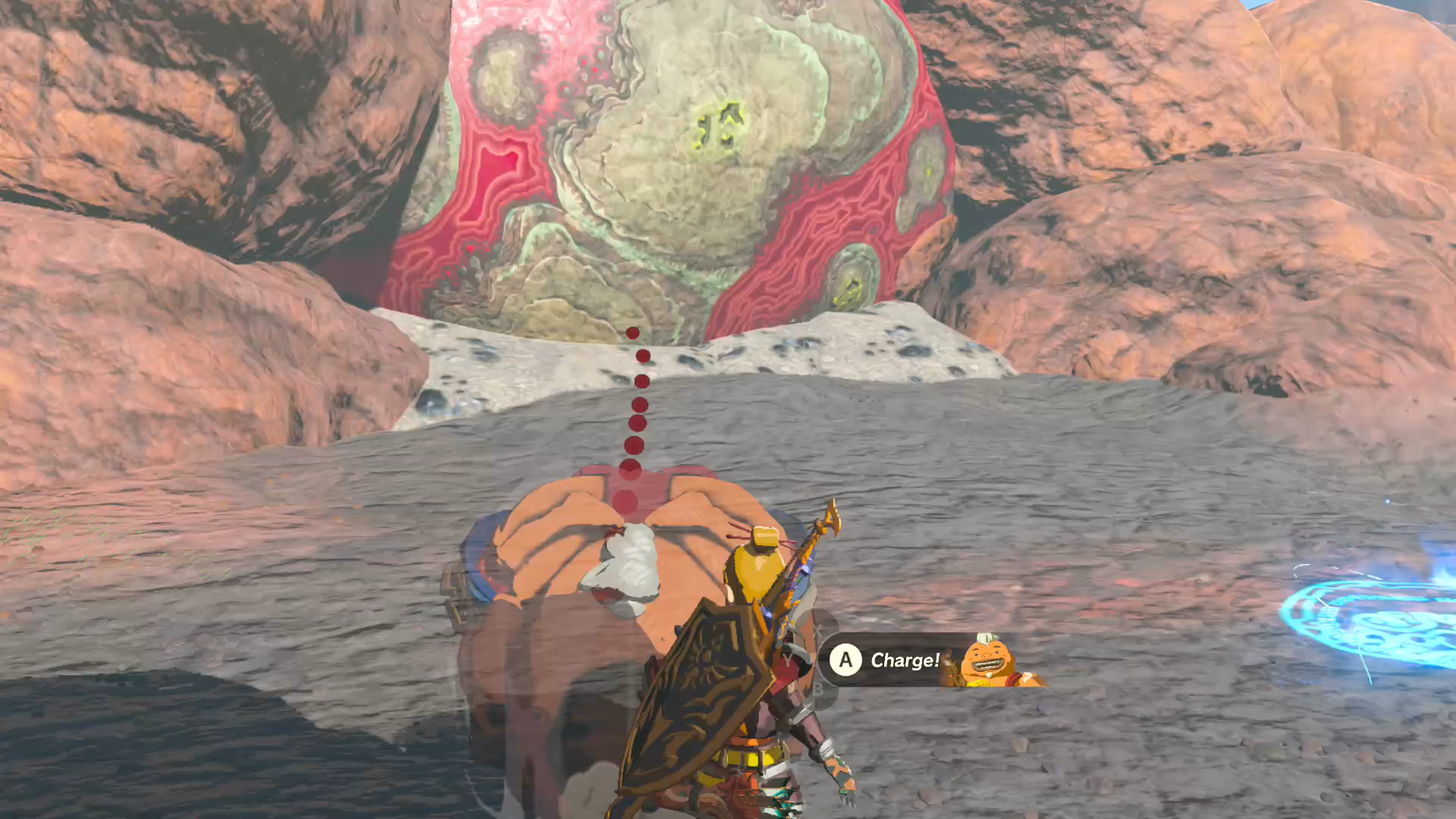Select Link's character model
The height and width of the screenshot is (819, 1456).
(x=758, y=667)
